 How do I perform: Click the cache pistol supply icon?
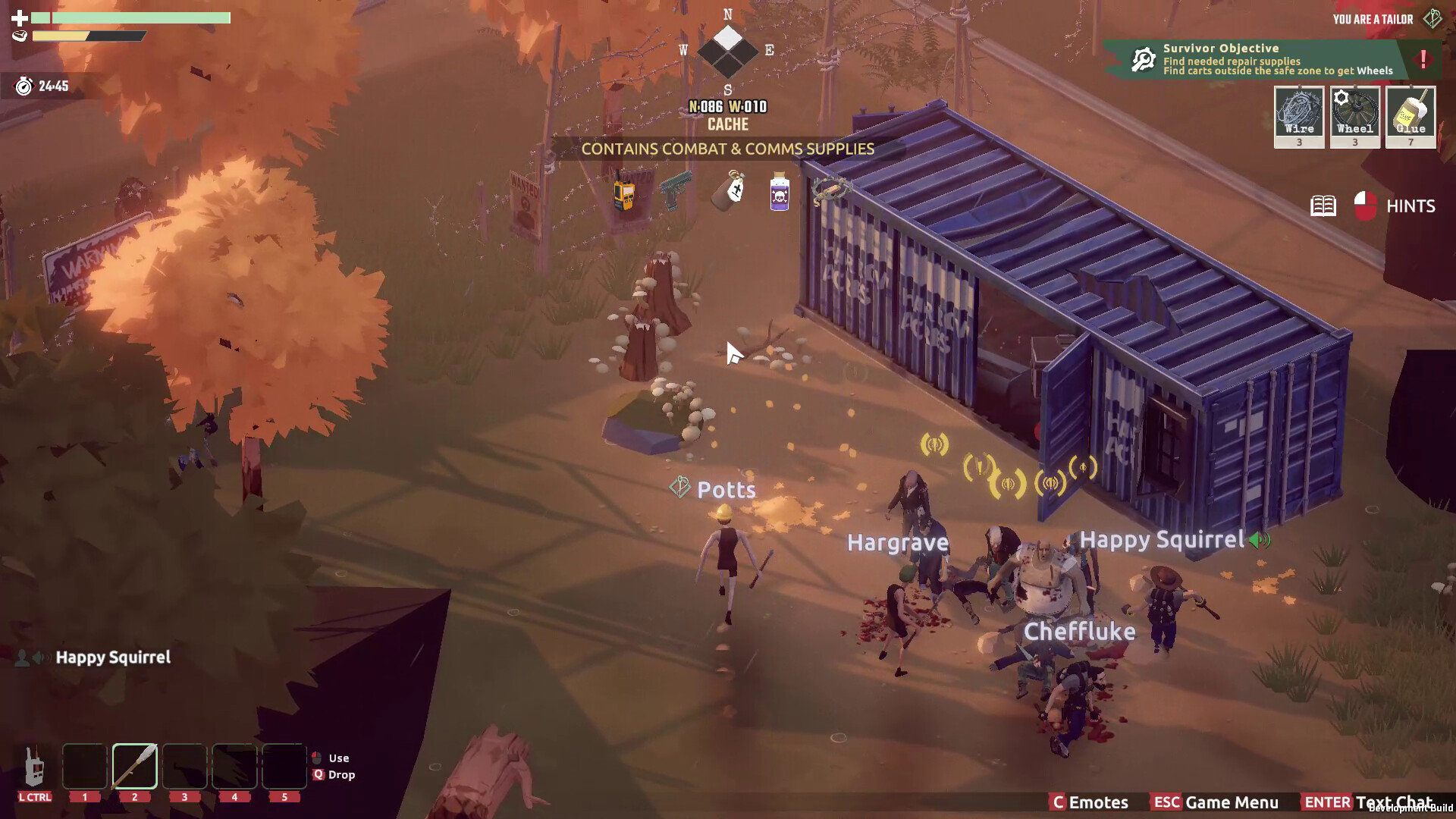pos(676,190)
